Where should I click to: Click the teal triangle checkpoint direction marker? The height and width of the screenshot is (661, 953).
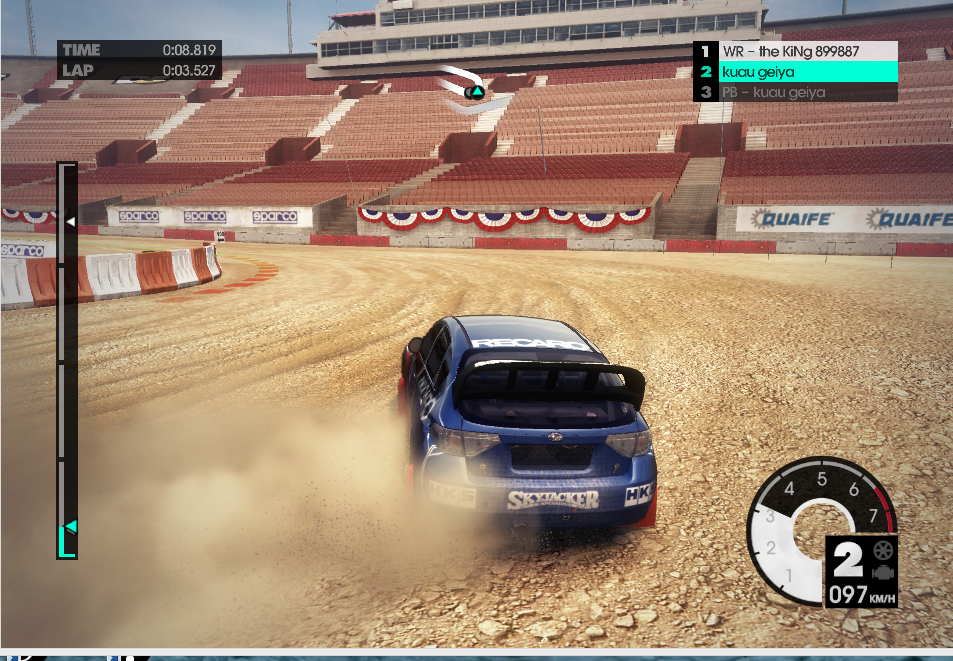pos(477,92)
